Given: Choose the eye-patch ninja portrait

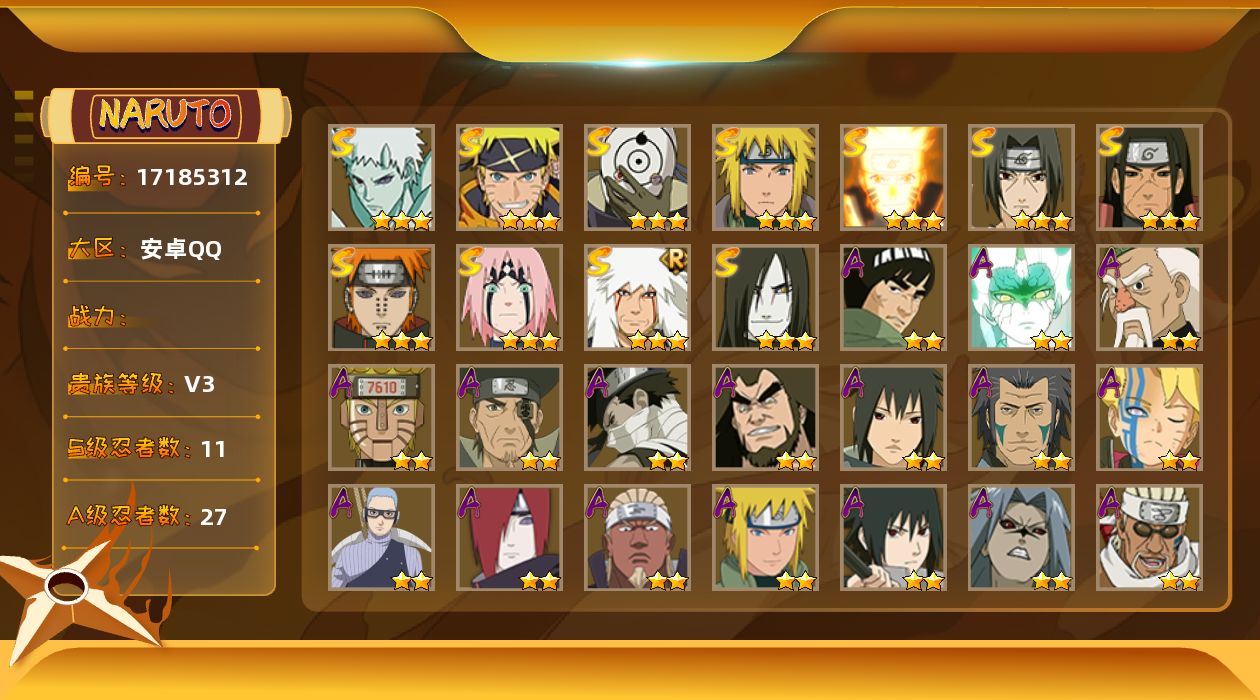Looking at the screenshot, I should tap(509, 418).
